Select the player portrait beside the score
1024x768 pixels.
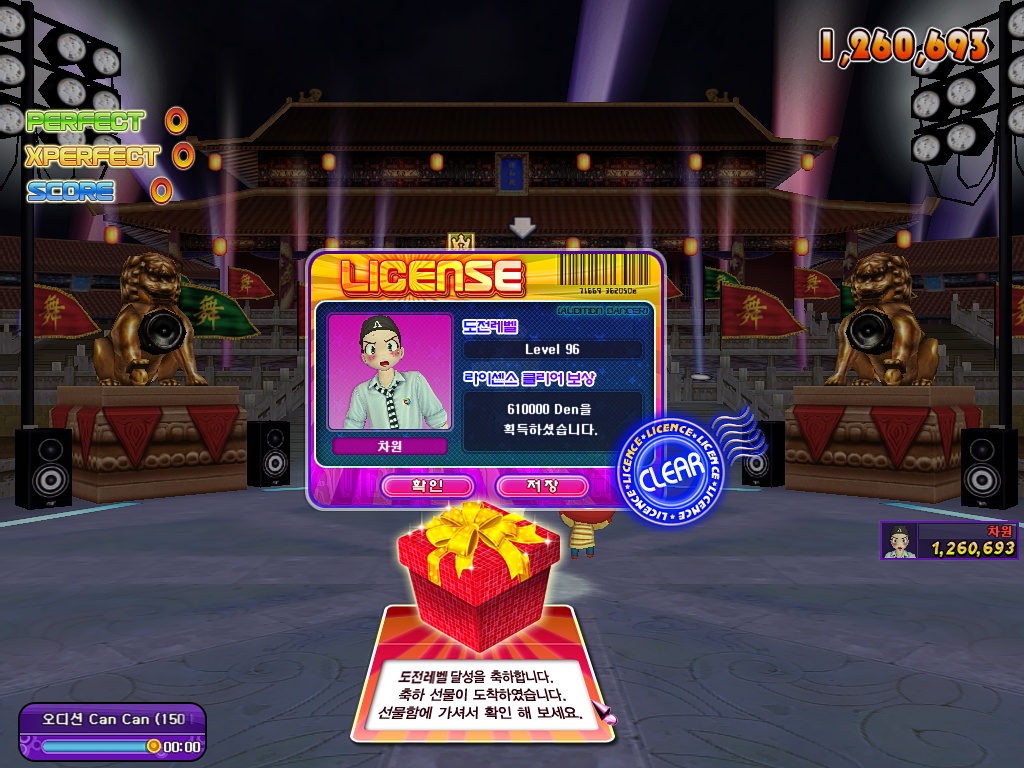pos(900,541)
